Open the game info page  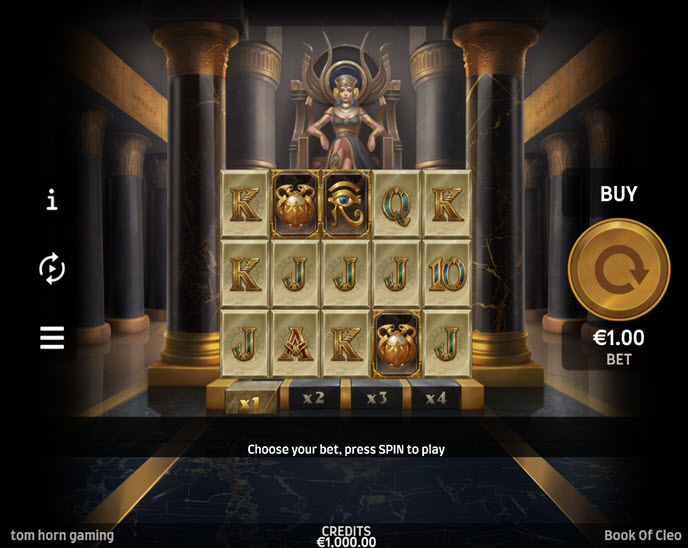(52, 201)
